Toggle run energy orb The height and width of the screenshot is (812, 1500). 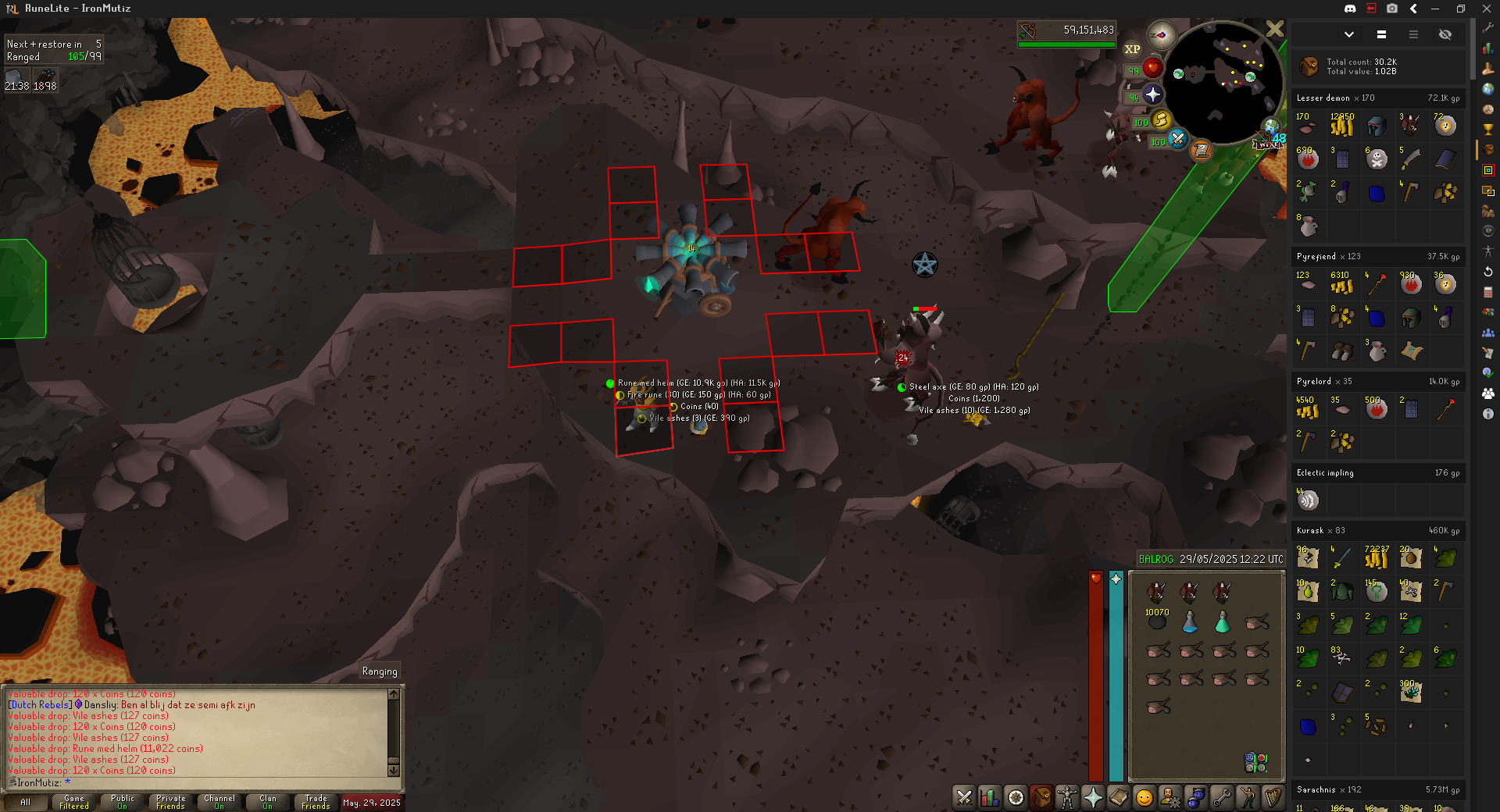(1161, 119)
